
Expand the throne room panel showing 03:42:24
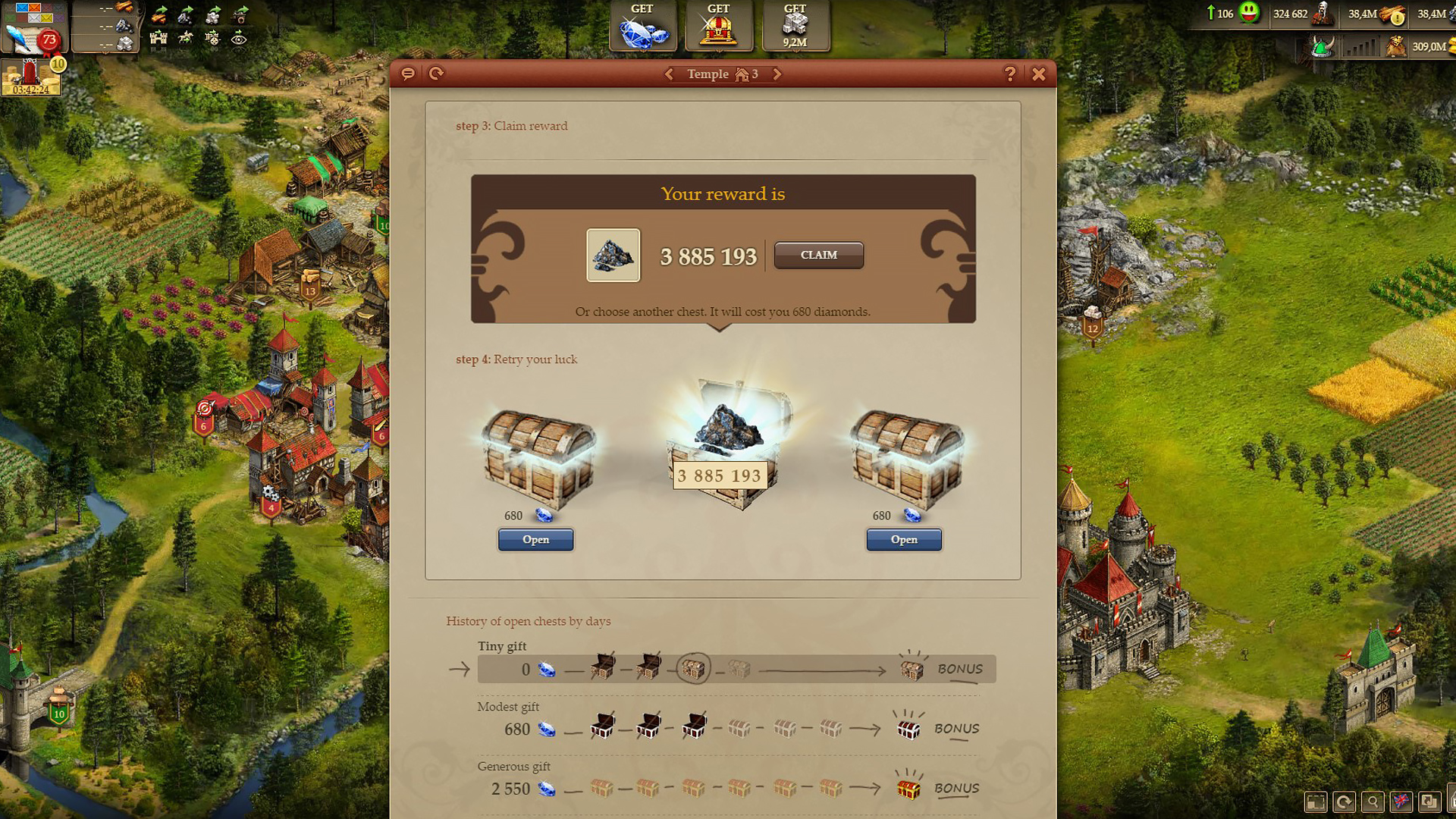[29, 76]
